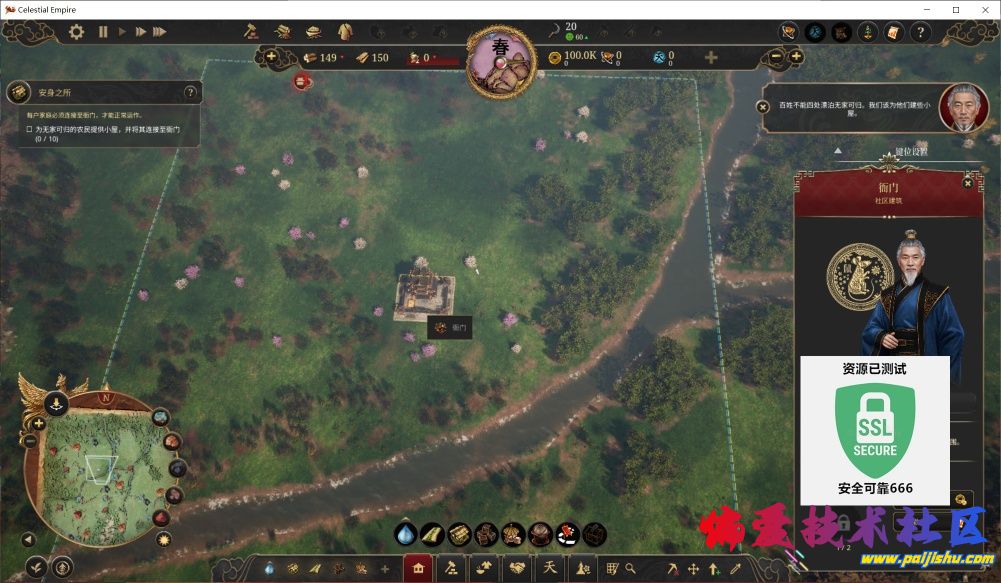Maximize the Celestial Empire window
The height and width of the screenshot is (583, 1001).
point(956,9)
